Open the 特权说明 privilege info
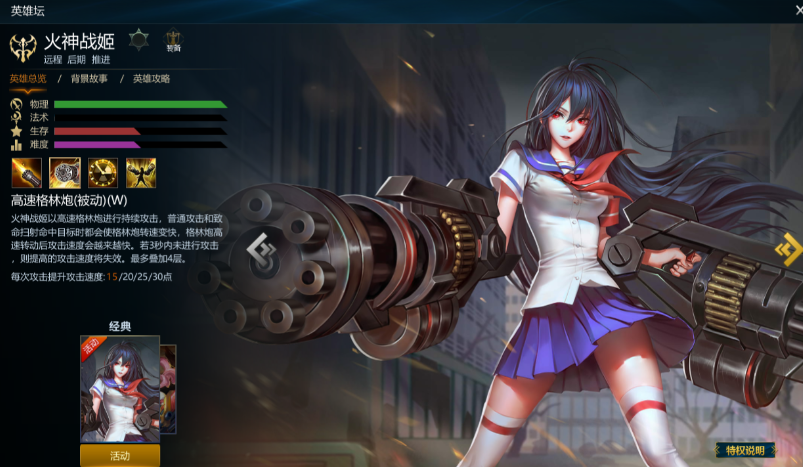This screenshot has height=467, width=803. [x=744, y=451]
